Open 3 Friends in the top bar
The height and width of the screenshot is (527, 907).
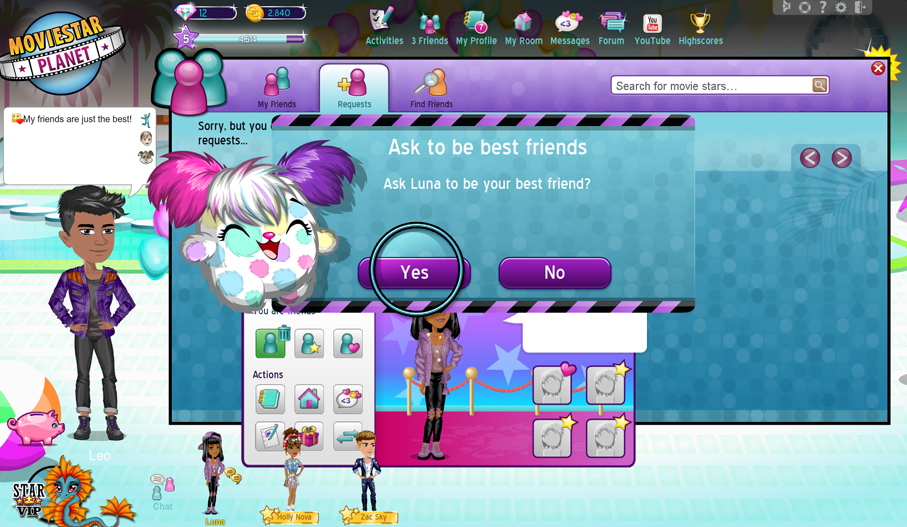pyautogui.click(x=430, y=27)
